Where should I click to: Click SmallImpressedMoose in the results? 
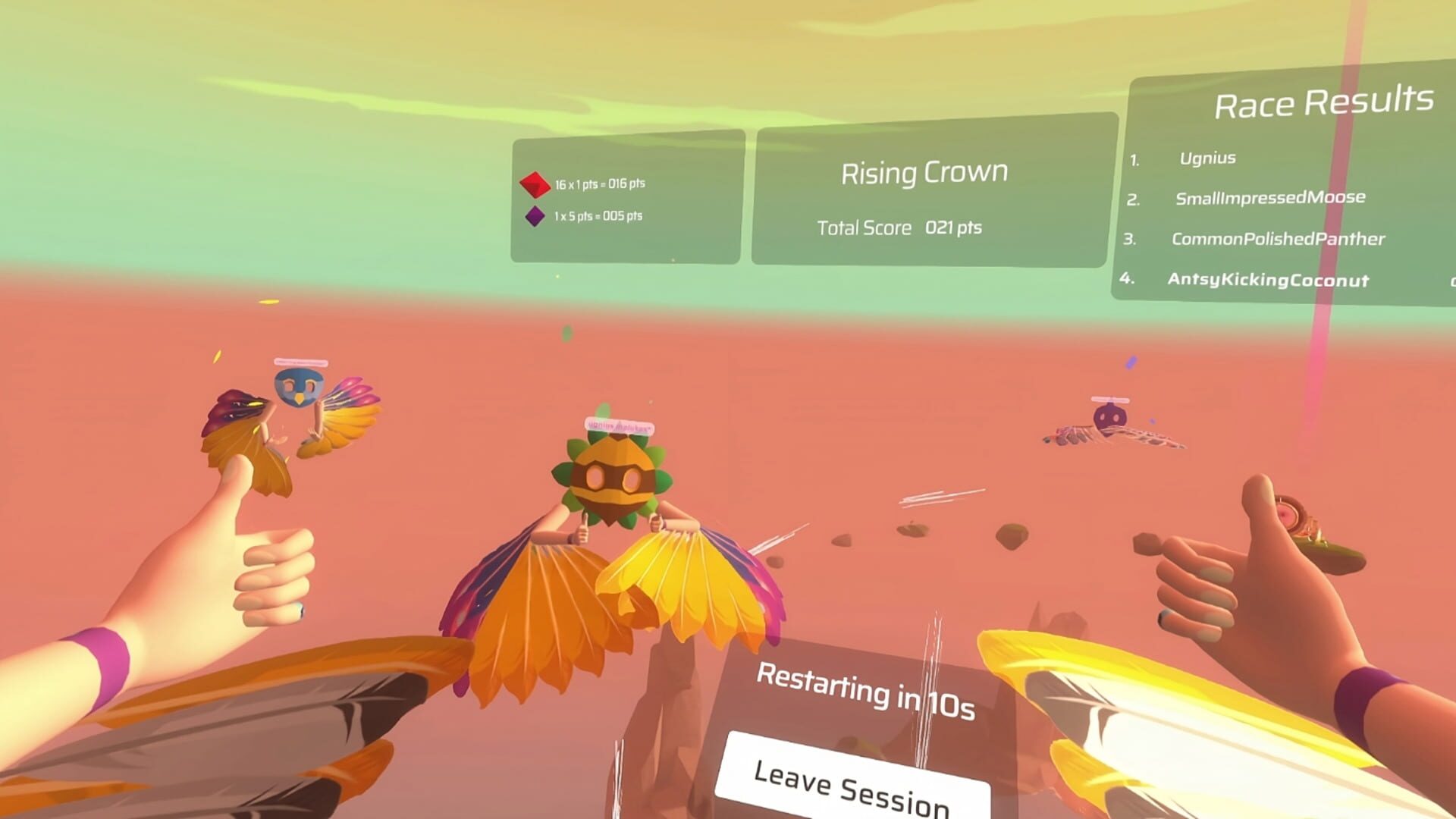(x=1270, y=198)
